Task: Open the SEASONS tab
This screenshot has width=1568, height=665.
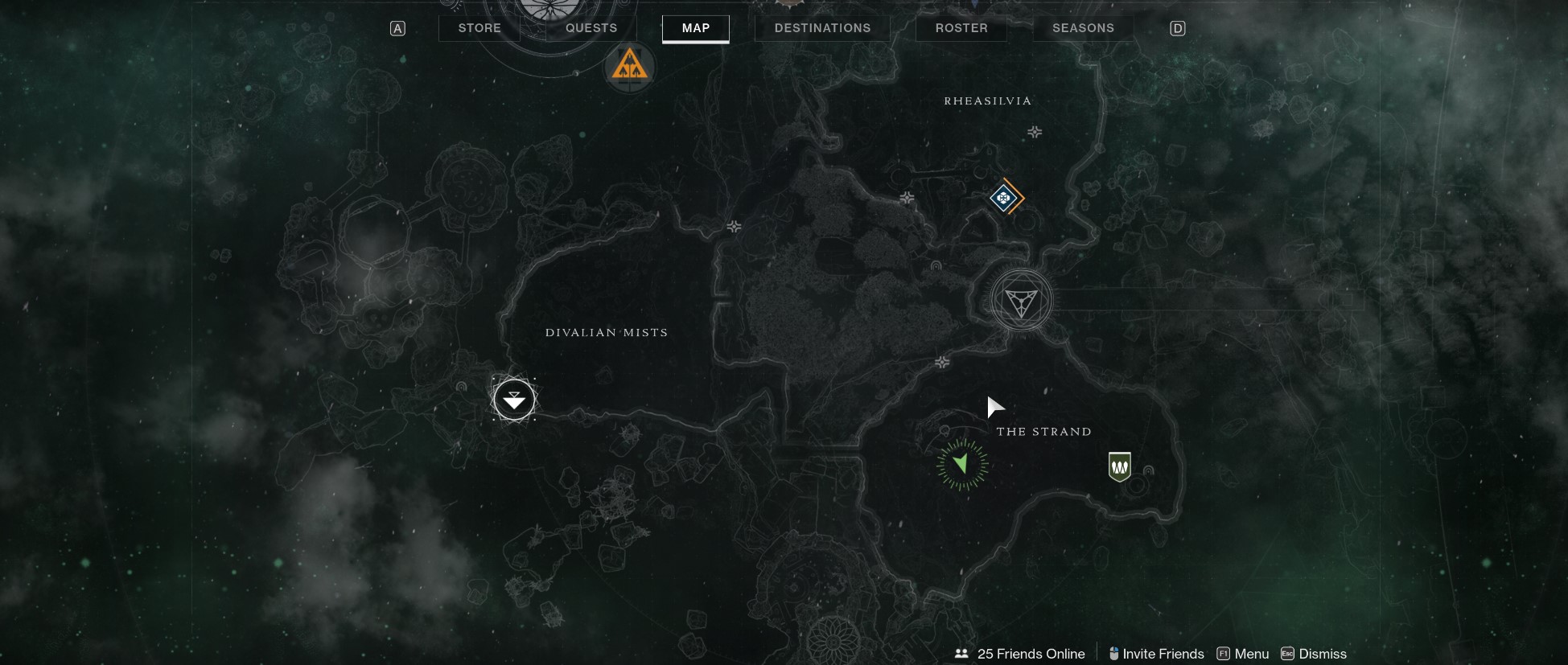Action: click(1082, 27)
